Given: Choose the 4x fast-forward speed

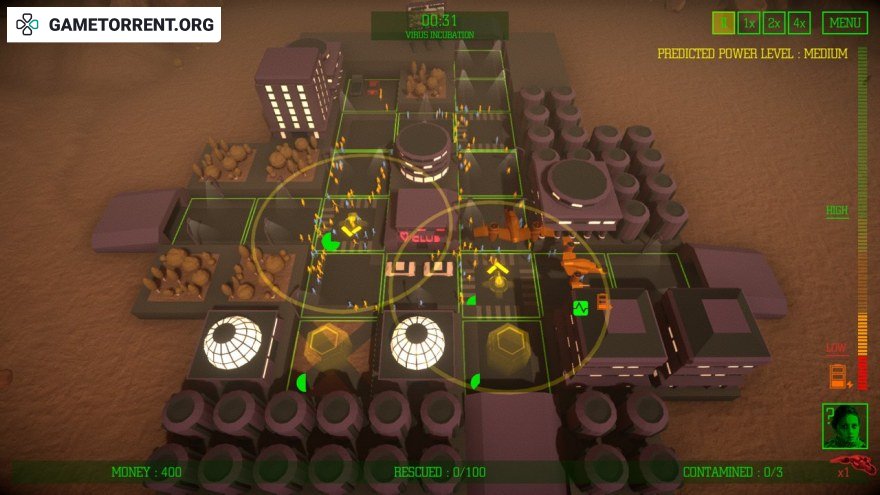Looking at the screenshot, I should (798, 23).
